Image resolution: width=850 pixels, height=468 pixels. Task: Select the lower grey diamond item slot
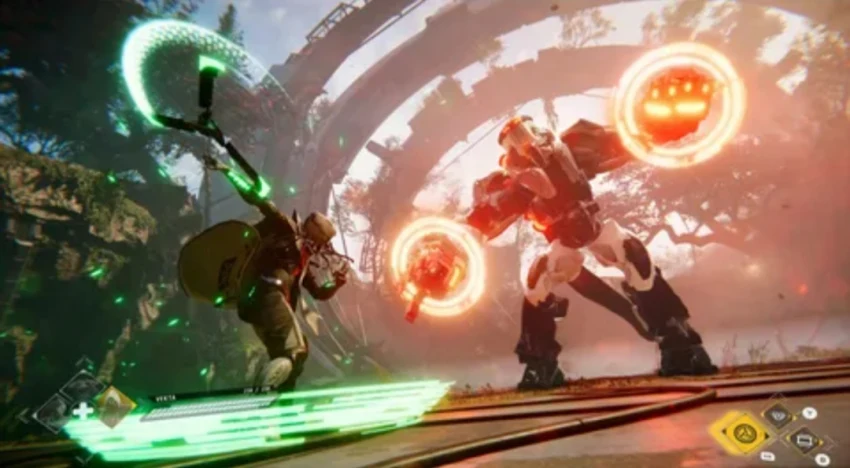[x=52, y=412]
